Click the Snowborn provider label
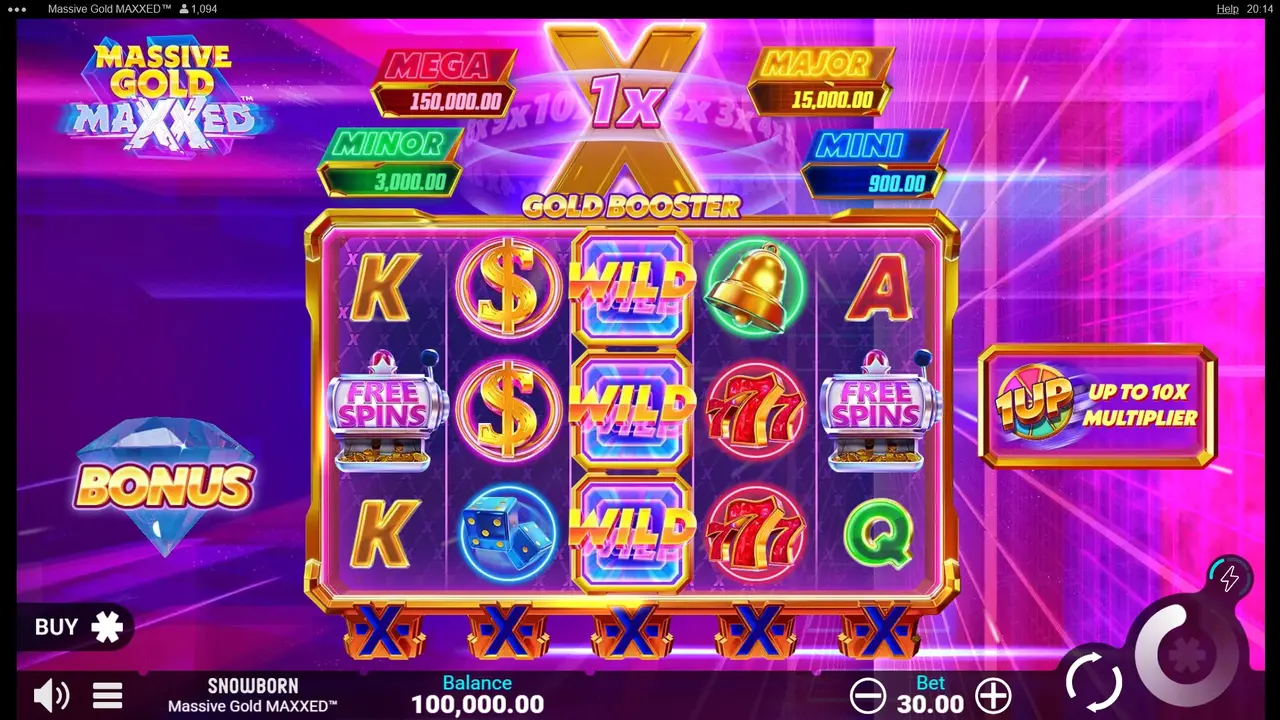The height and width of the screenshot is (720, 1280). (x=252, y=686)
